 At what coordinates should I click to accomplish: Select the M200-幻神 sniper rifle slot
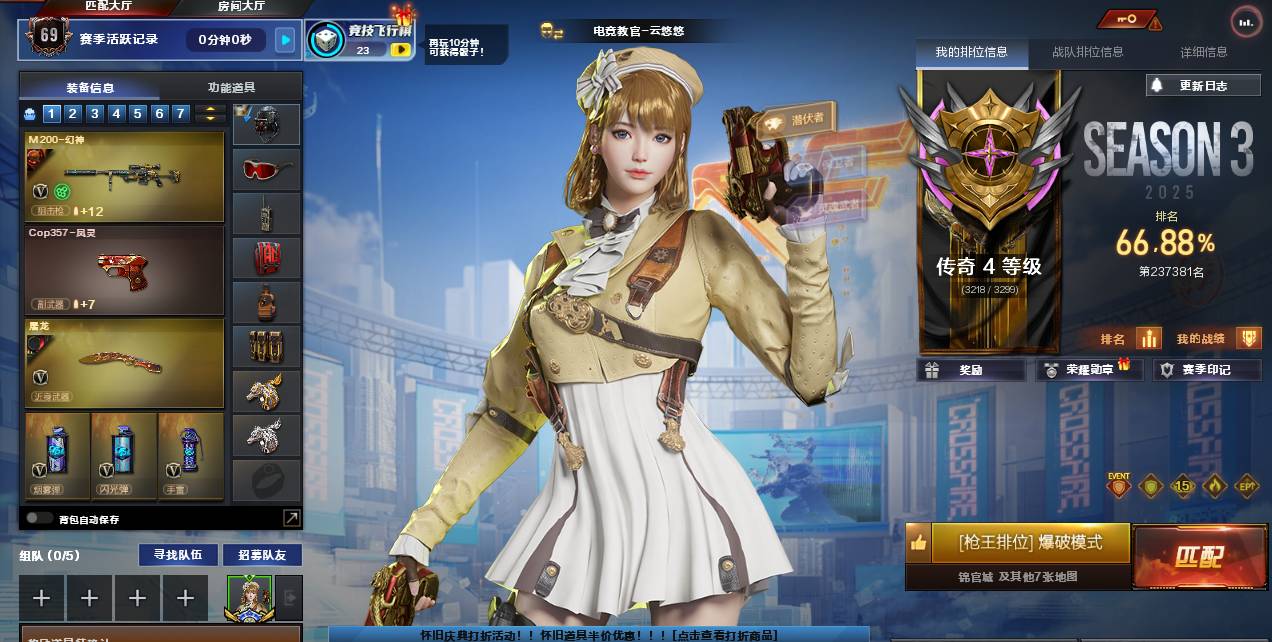point(125,177)
